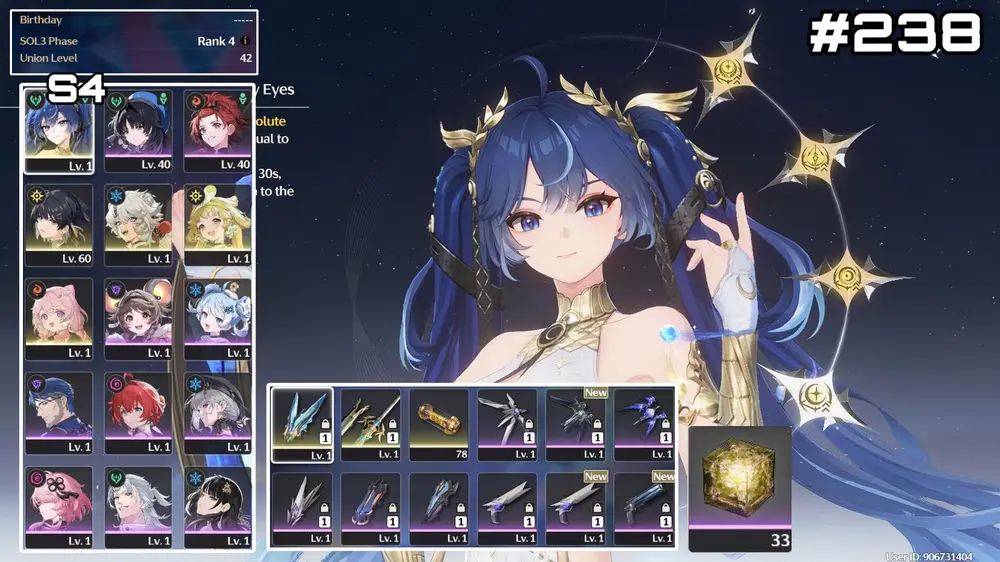Viewport: 1000px width, 562px height.
Task: Select the black long-haired character with snowflake icon
Action: [x=218, y=507]
